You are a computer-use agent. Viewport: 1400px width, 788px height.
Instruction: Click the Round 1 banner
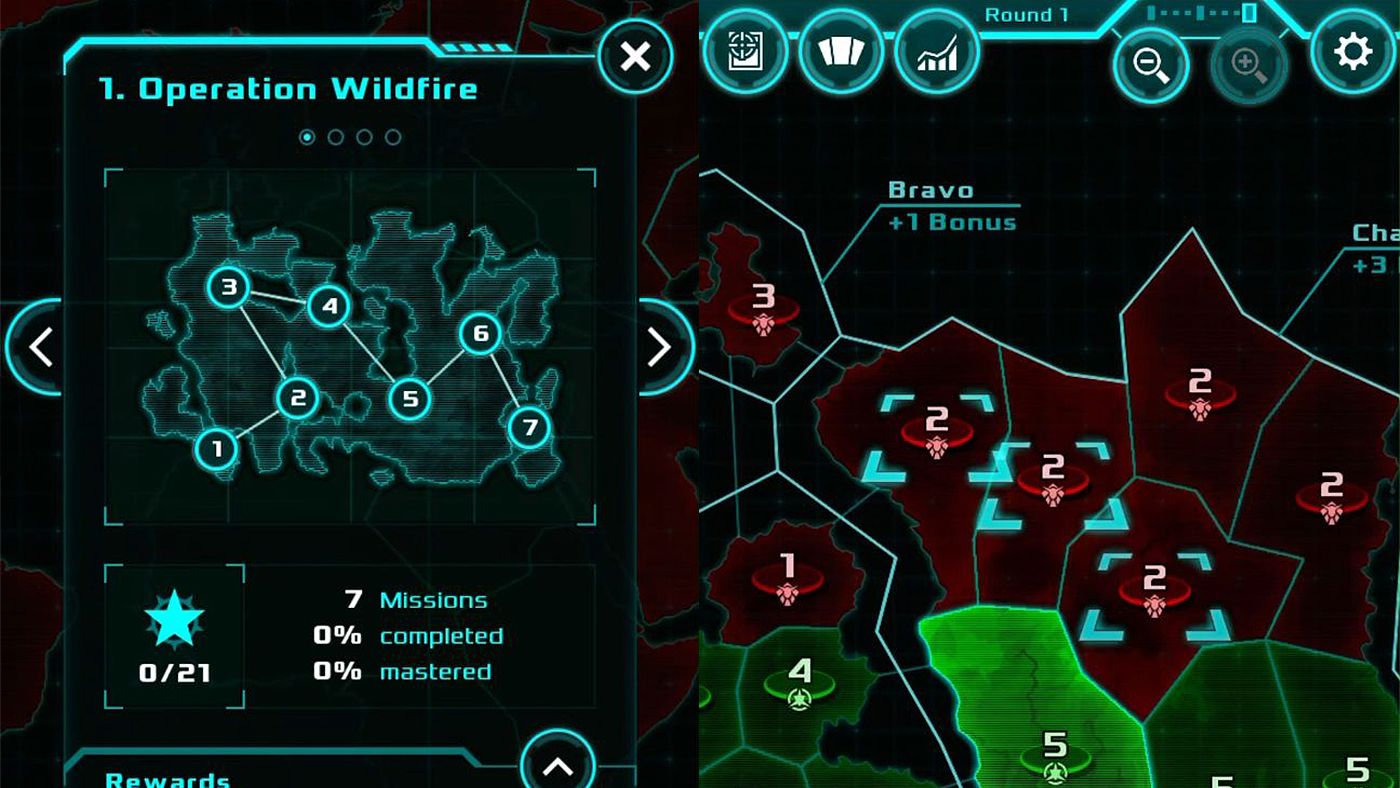coord(1026,14)
